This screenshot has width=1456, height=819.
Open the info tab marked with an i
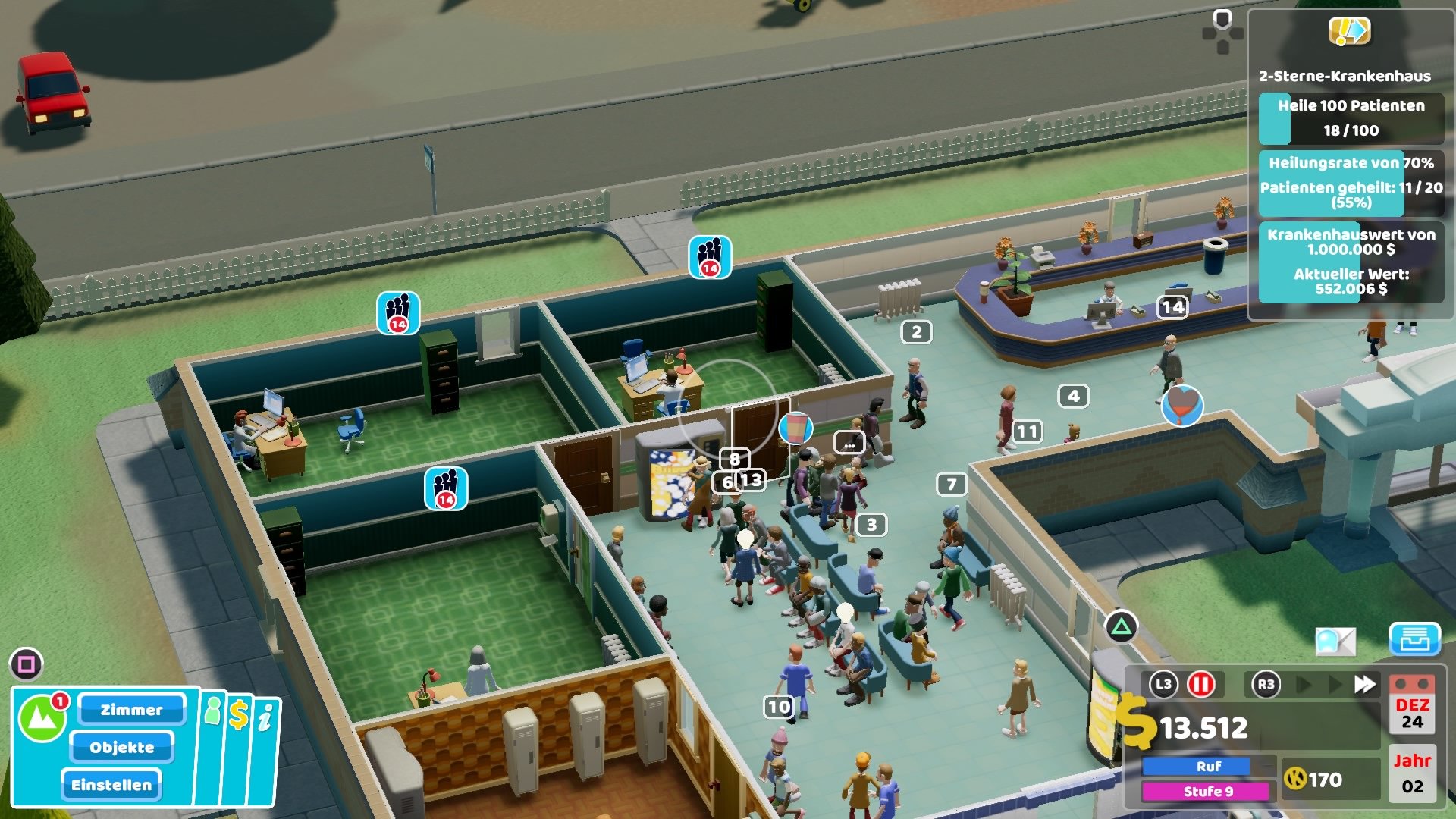pyautogui.click(x=264, y=714)
